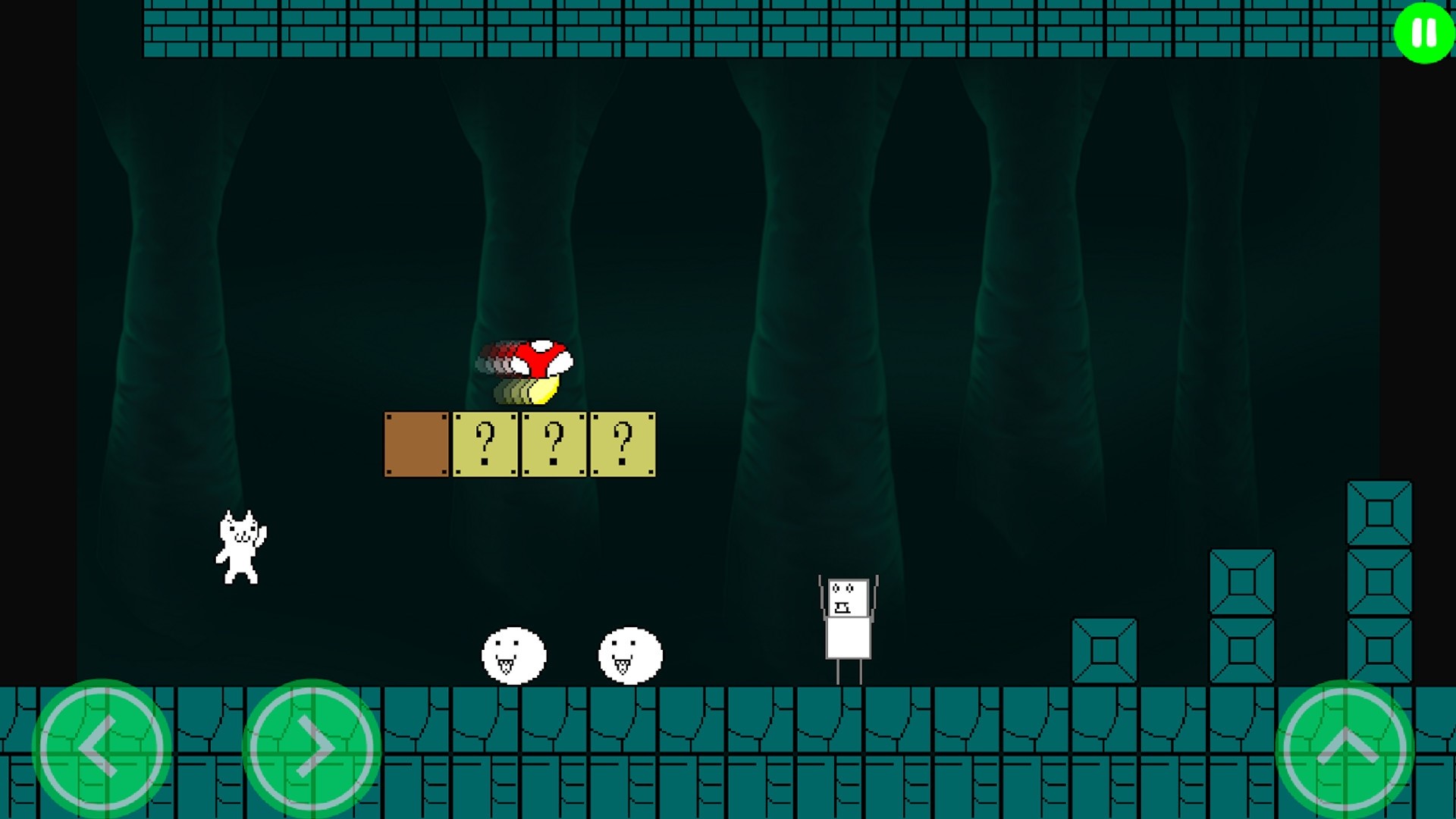The height and width of the screenshot is (819, 1456).
Task: Tap the left arrow move button
Action: coord(101,748)
